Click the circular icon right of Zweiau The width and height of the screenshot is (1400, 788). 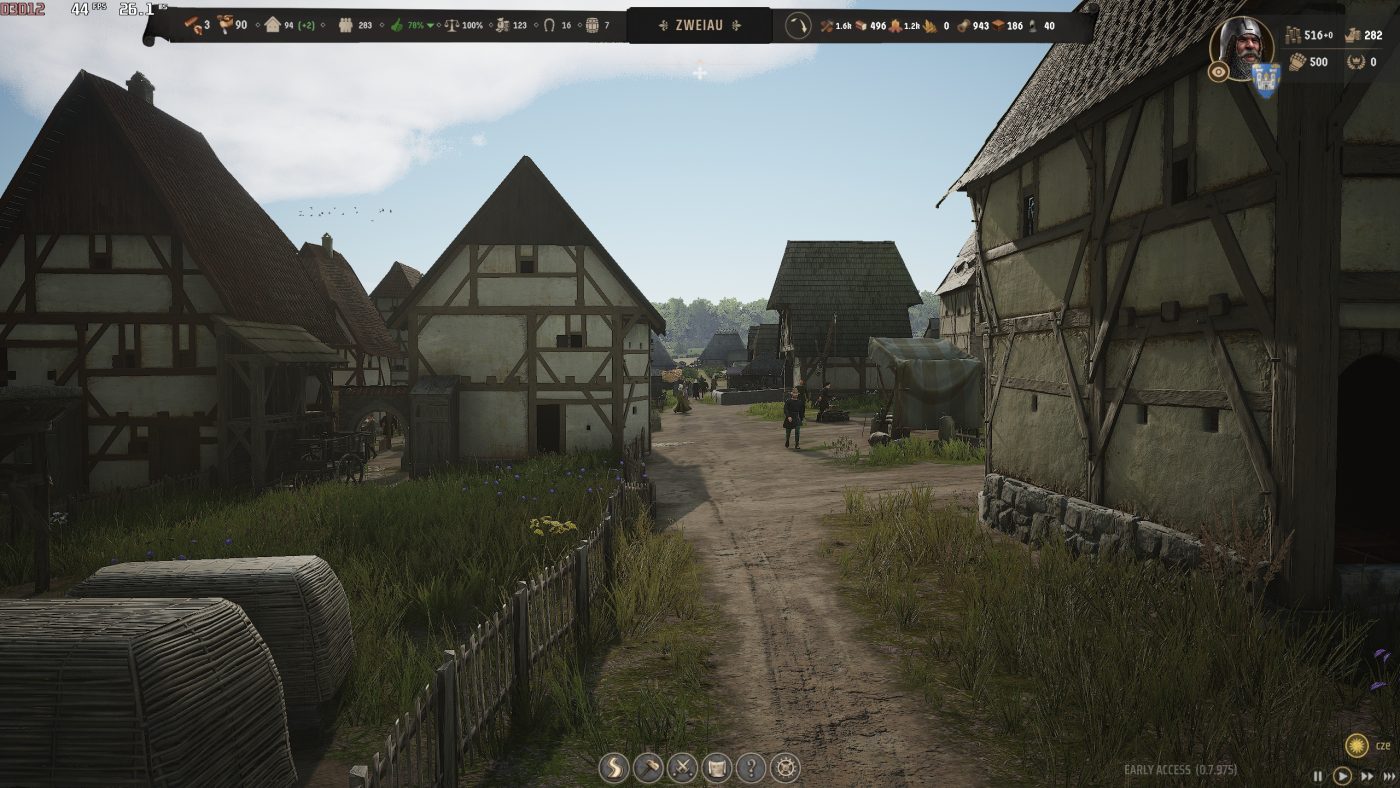pos(797,25)
